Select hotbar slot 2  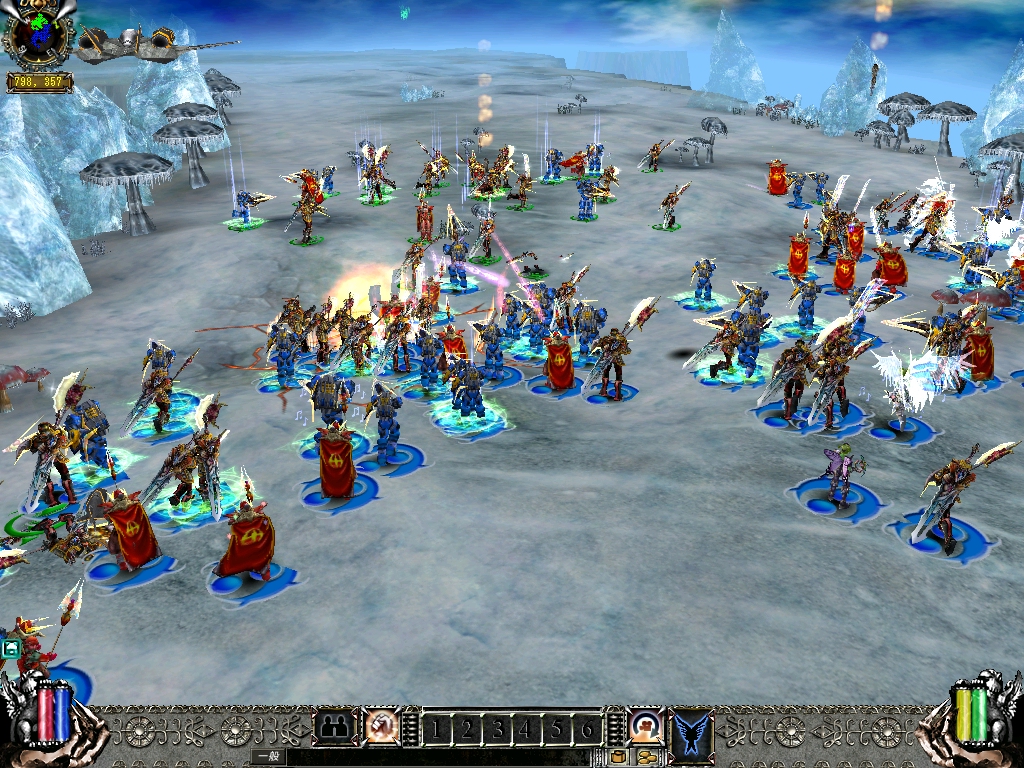466,730
